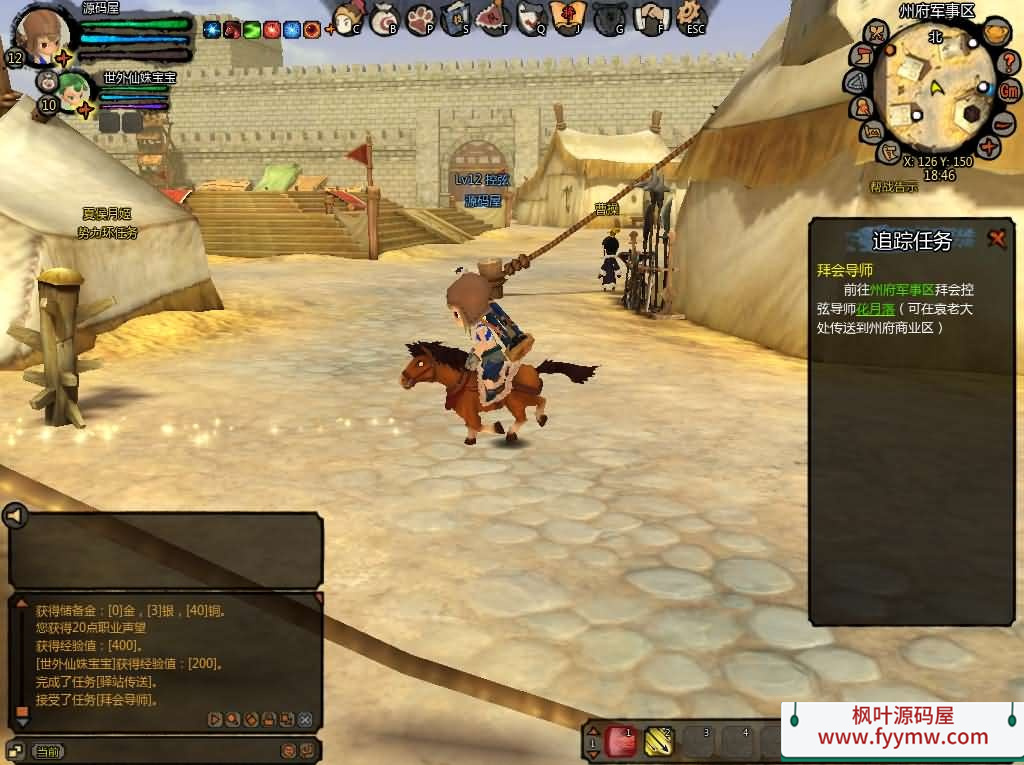Open the quest log icon (Q)
The image size is (1024, 765).
click(x=531, y=18)
